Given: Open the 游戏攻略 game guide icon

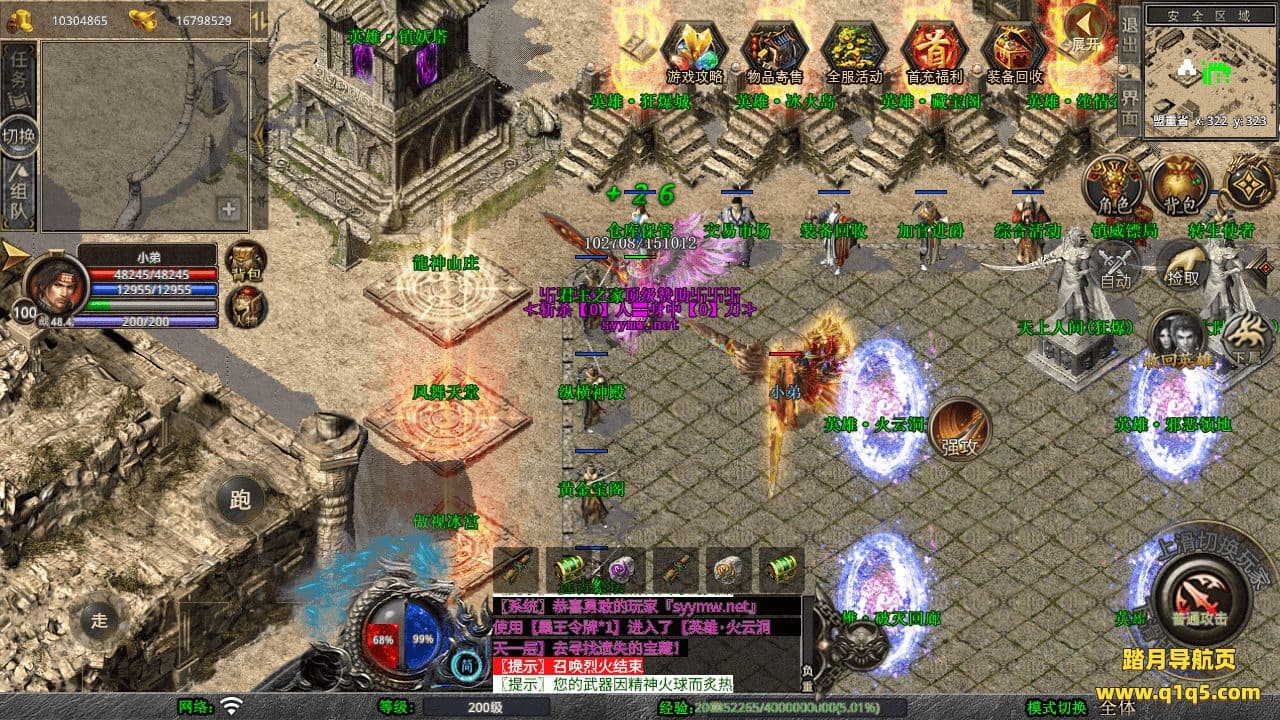Looking at the screenshot, I should tap(695, 50).
